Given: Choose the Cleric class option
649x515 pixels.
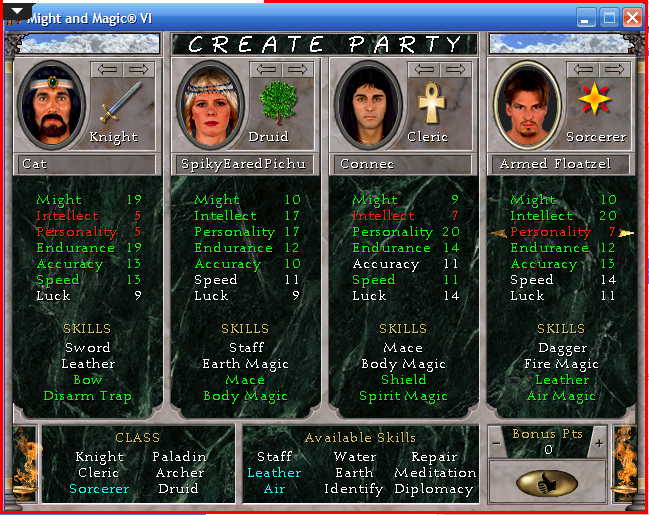Looking at the screenshot, I should [98, 473].
